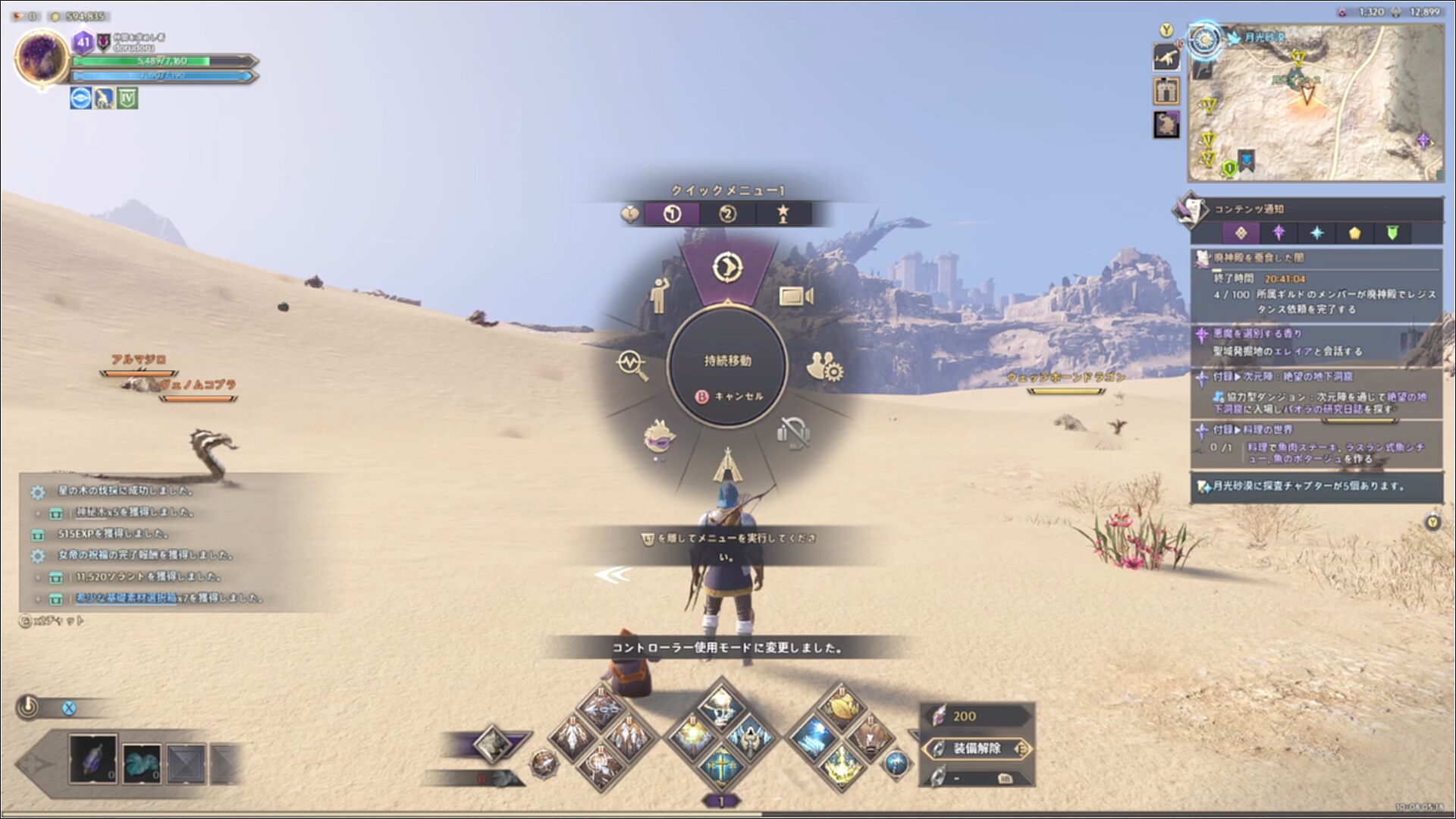
Task: Choose the camera icon in the quick menu
Action: (x=795, y=296)
